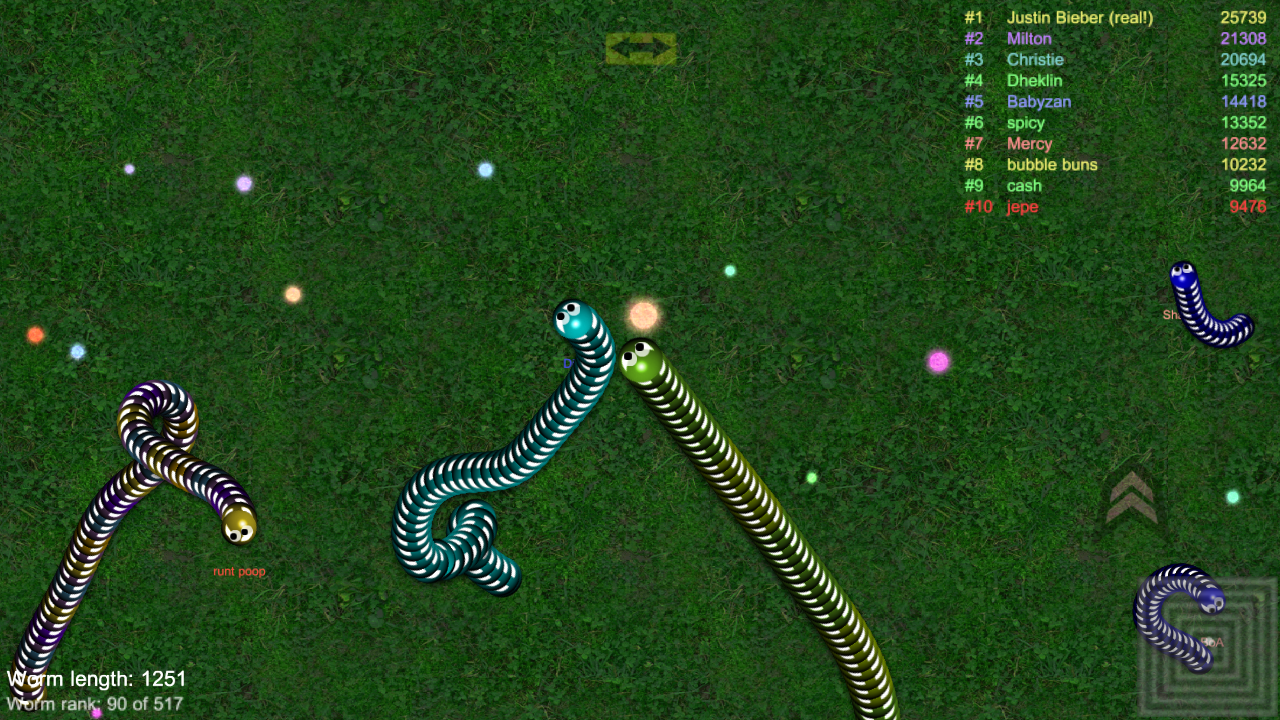Click the white pellet above the cyan worm
1280x720 pixels.
tap(484, 171)
